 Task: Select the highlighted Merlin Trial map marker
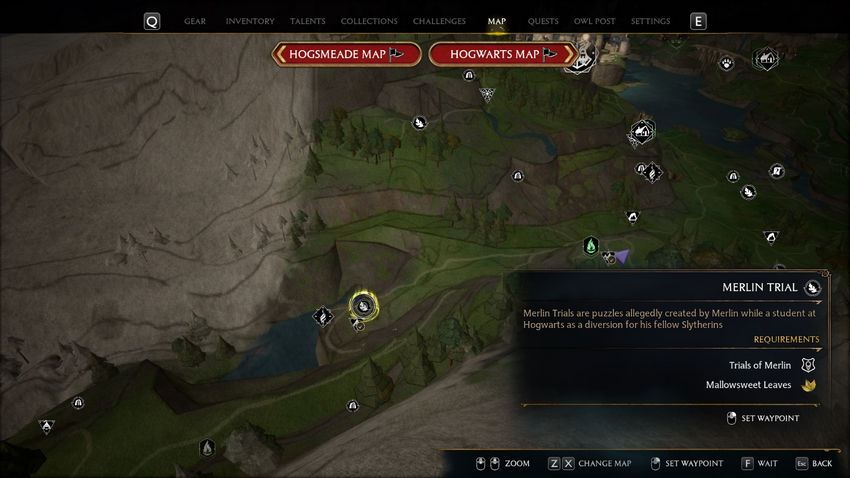coord(364,306)
